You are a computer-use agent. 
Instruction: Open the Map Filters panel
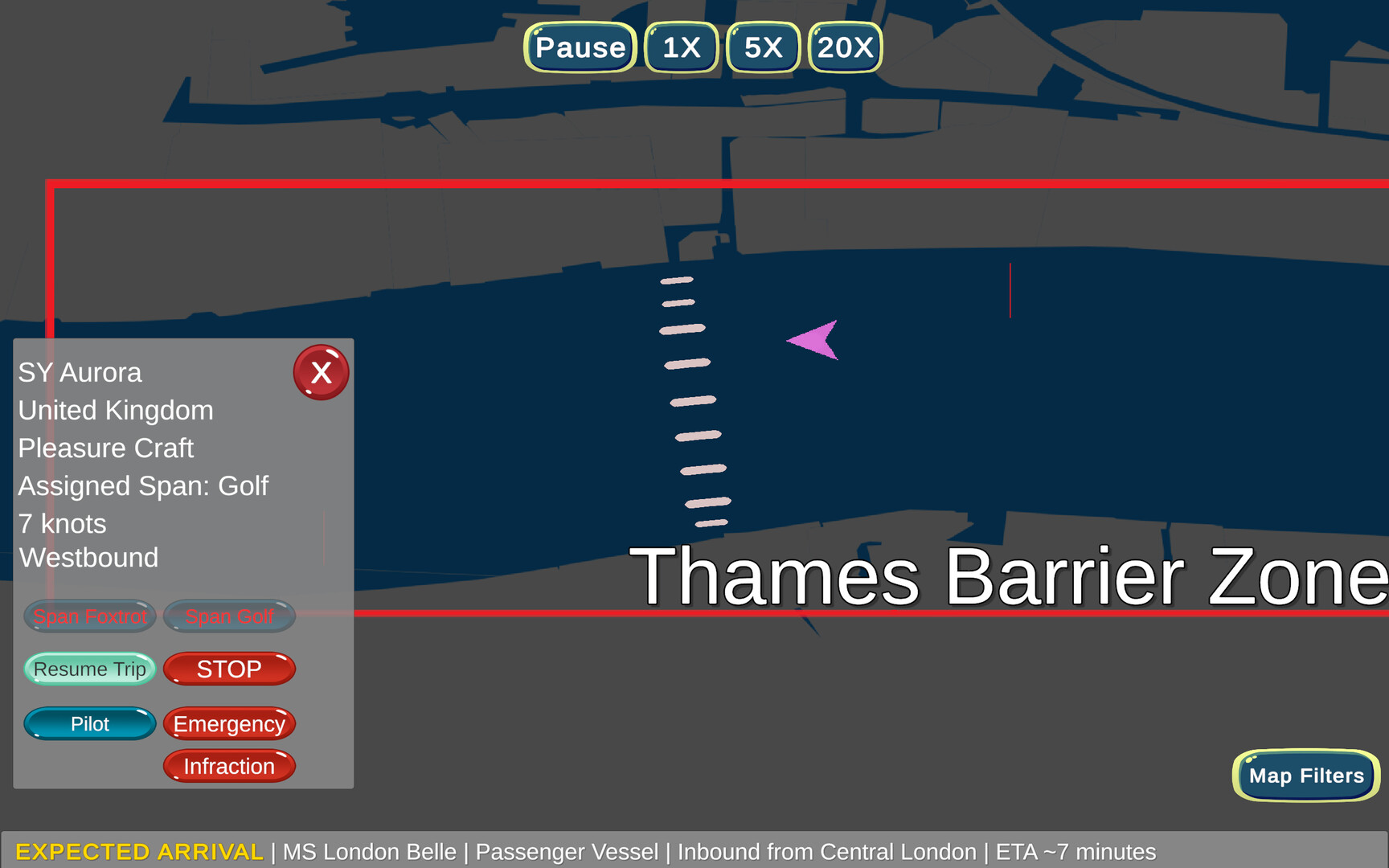[1305, 776]
